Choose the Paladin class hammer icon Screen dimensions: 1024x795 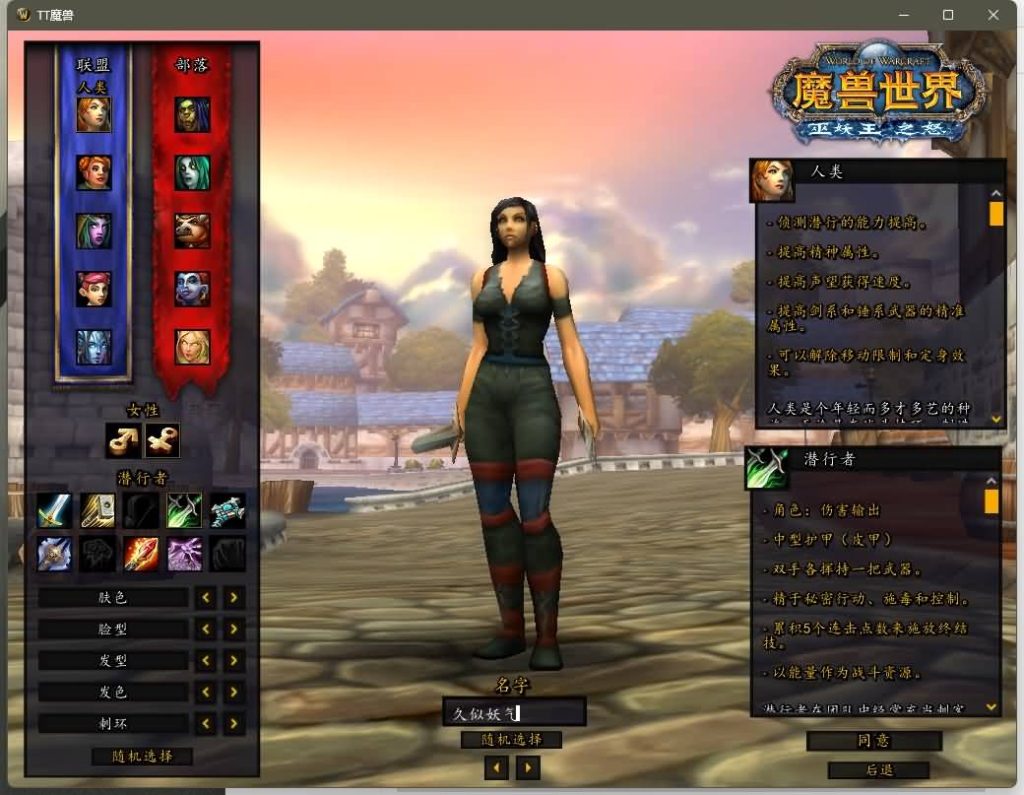coord(97,511)
